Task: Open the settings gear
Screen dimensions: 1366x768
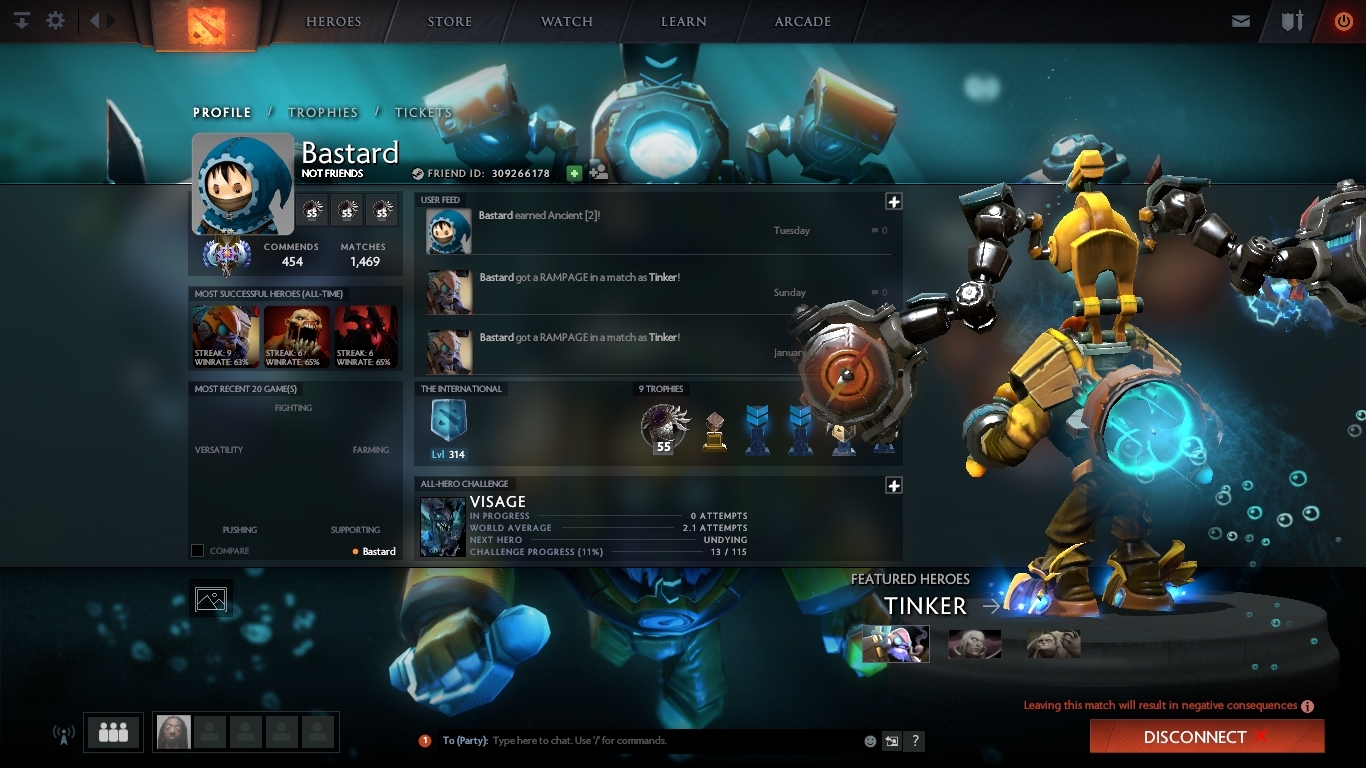Action: tap(55, 20)
